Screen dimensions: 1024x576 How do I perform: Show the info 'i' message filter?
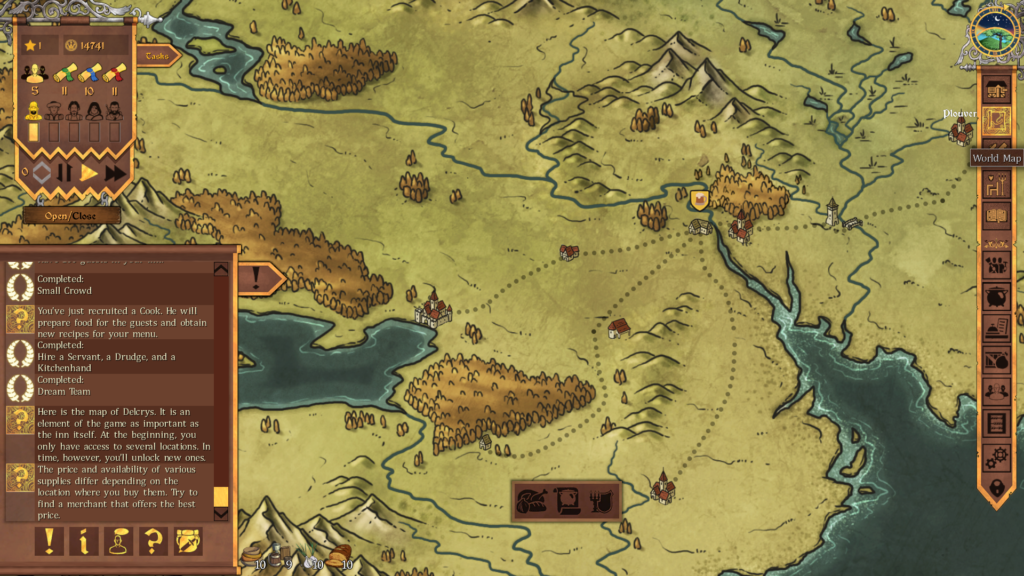[x=84, y=541]
